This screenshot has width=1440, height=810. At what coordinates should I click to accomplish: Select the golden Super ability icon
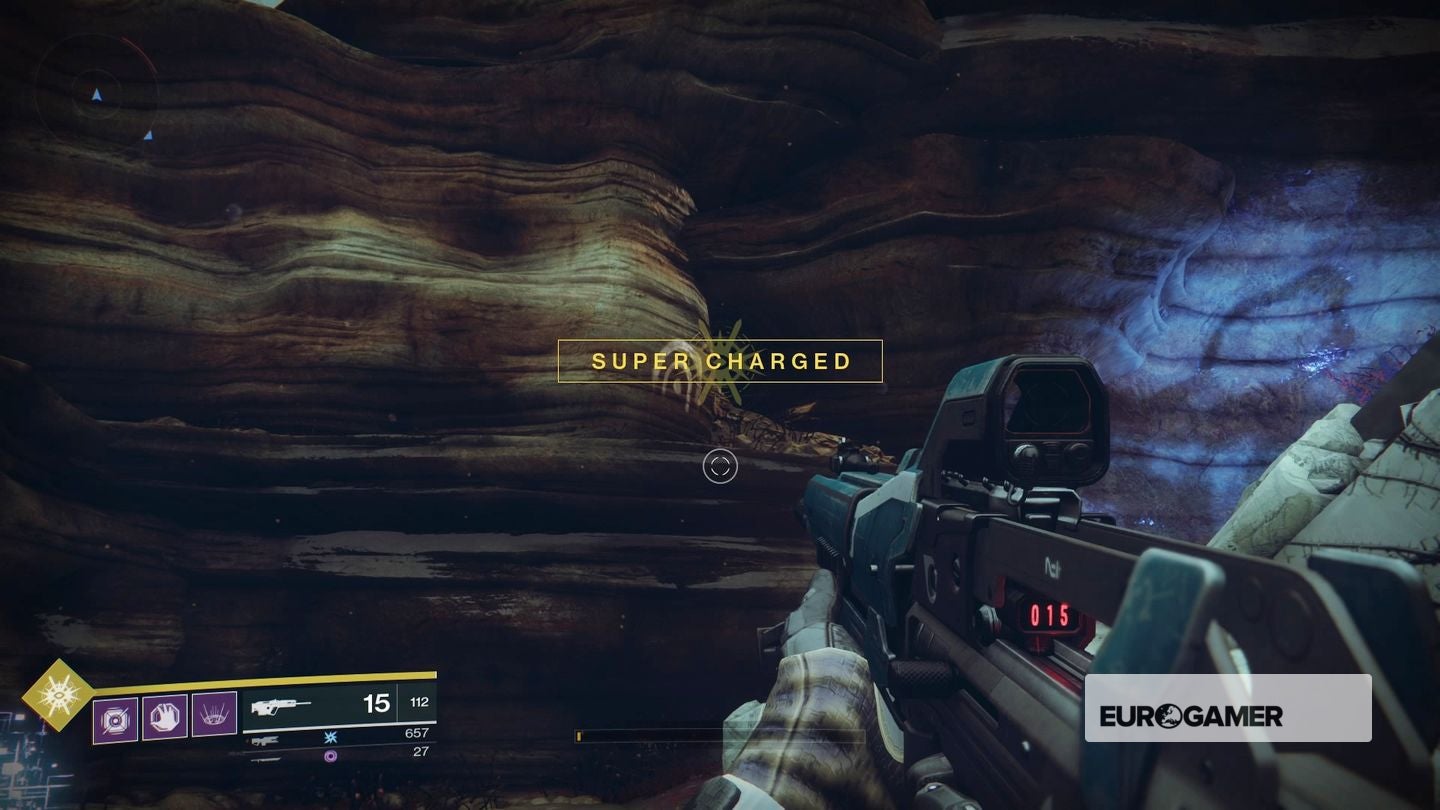pos(58,695)
